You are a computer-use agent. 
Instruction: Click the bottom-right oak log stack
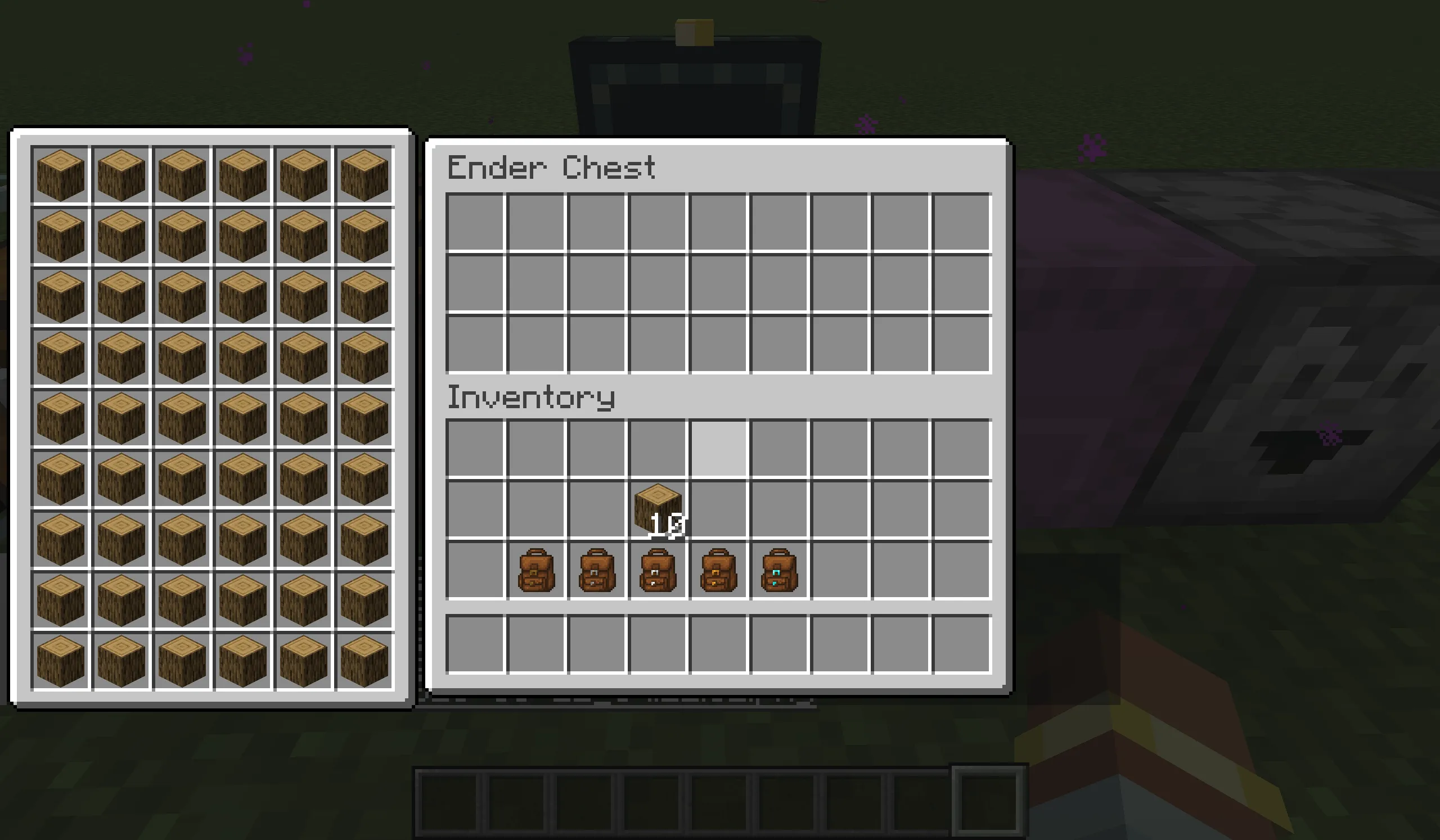pyautogui.click(x=364, y=661)
